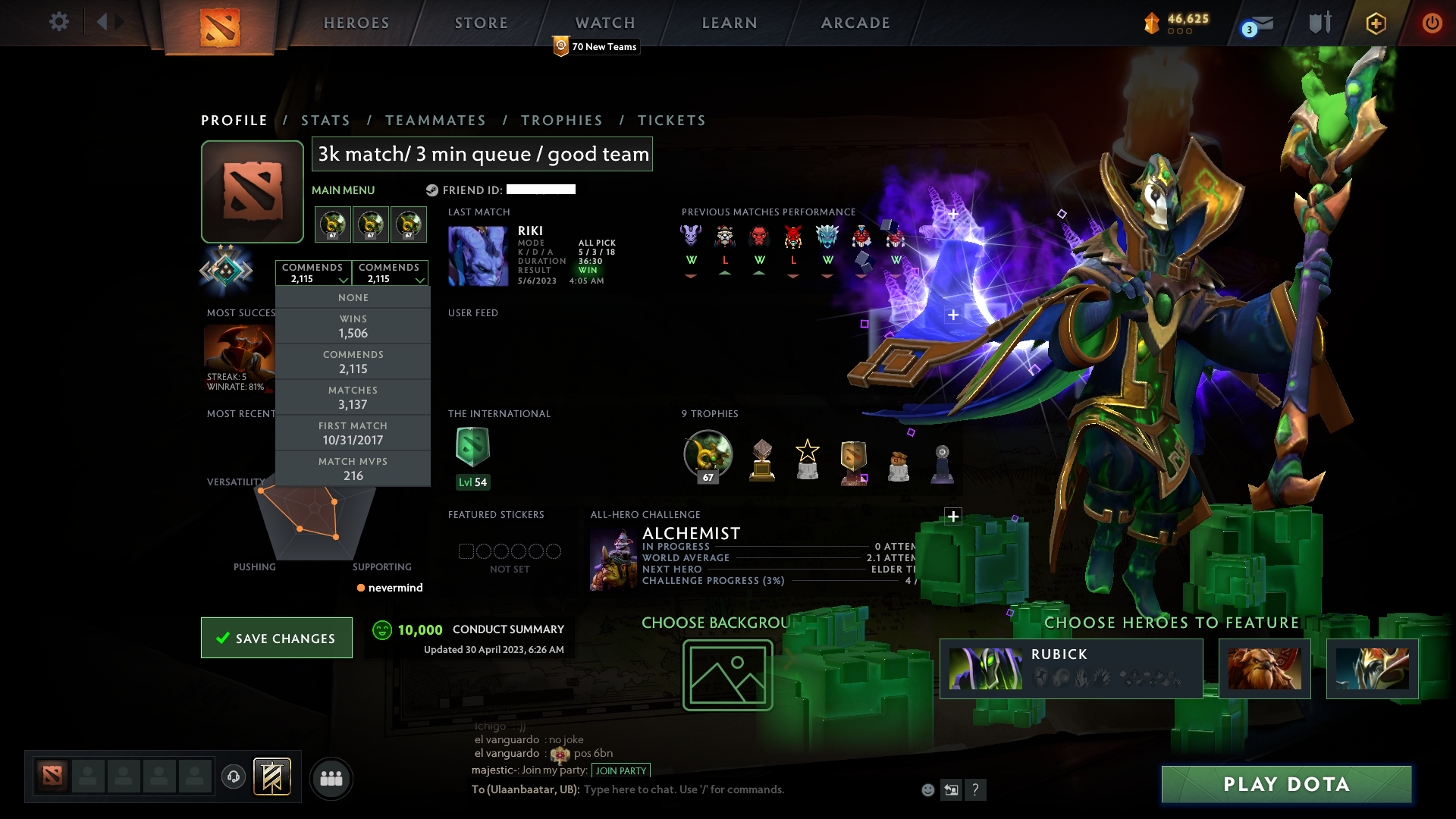
Task: Select the Rubick featured hero thumbnail
Action: [x=986, y=667]
